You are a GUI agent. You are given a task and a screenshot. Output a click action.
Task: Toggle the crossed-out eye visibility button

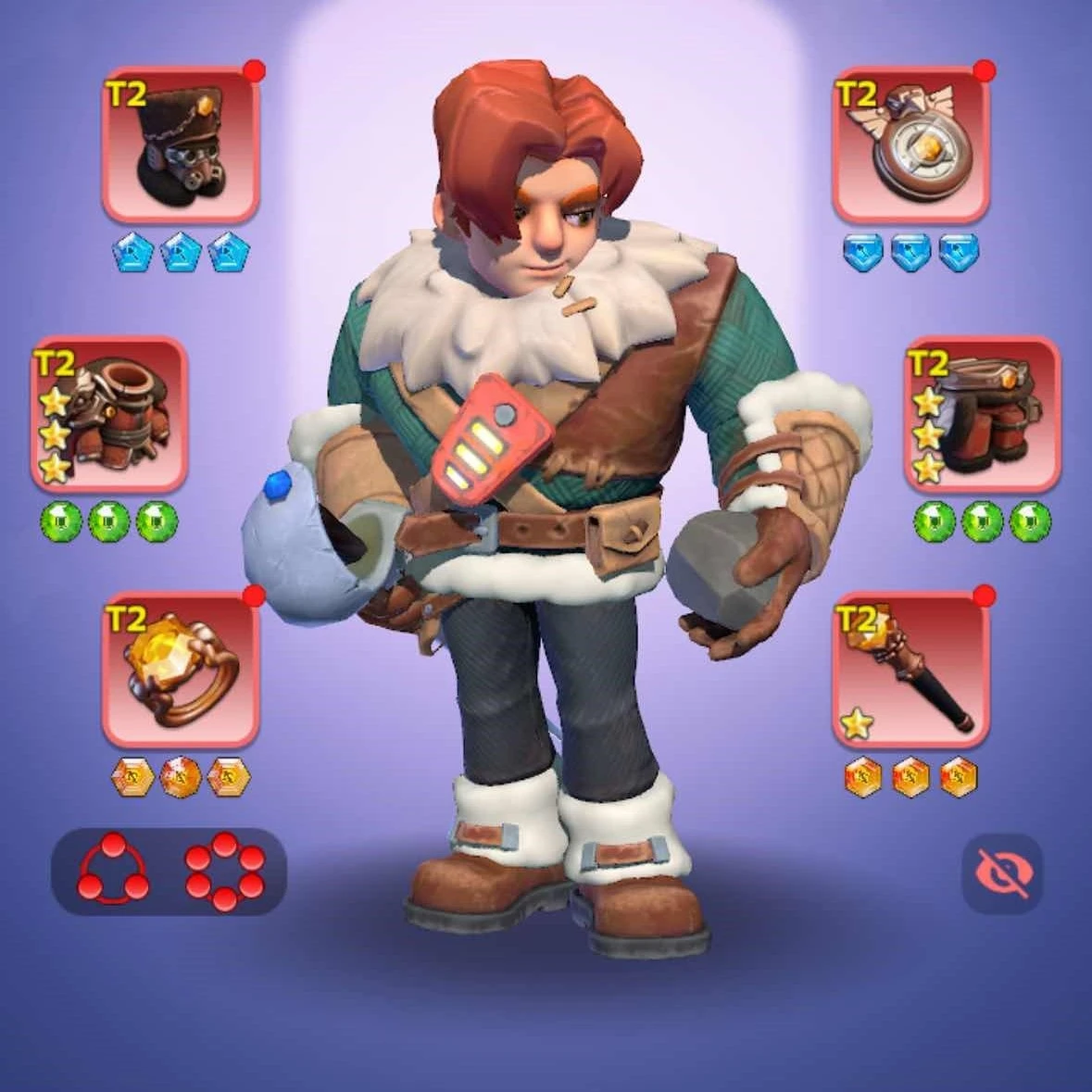pyautogui.click(x=1001, y=873)
